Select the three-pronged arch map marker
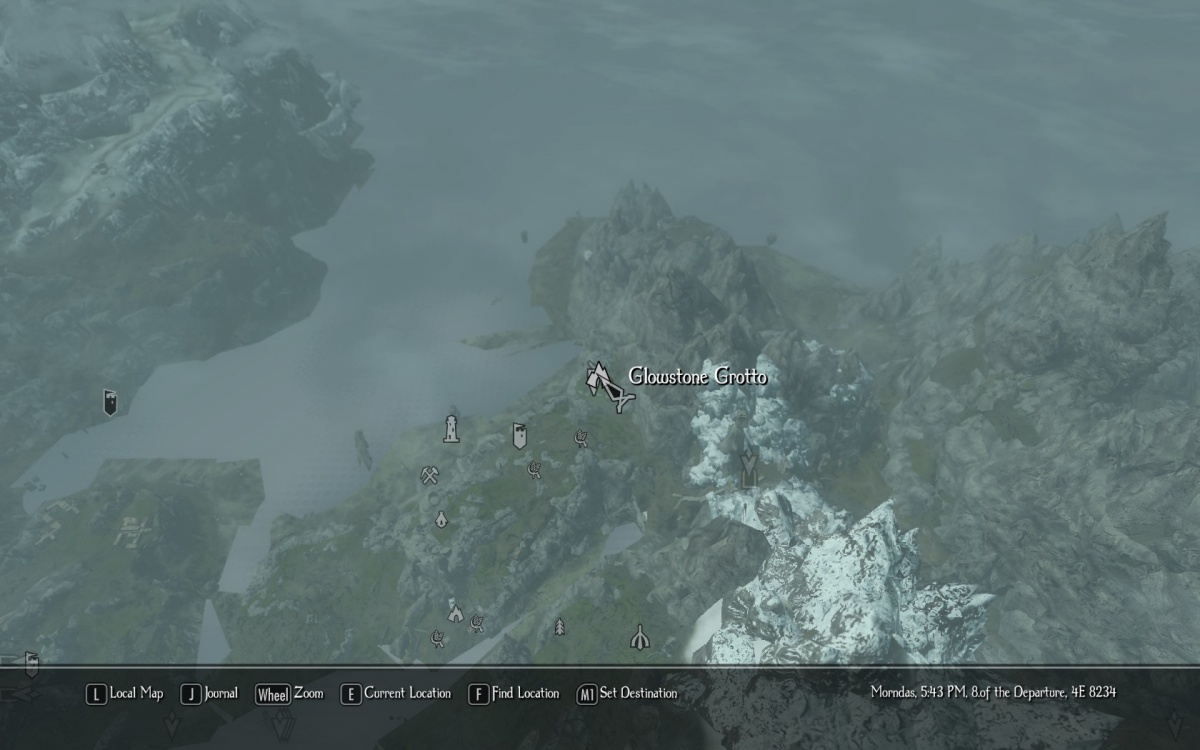1200x750 pixels. coord(639,636)
